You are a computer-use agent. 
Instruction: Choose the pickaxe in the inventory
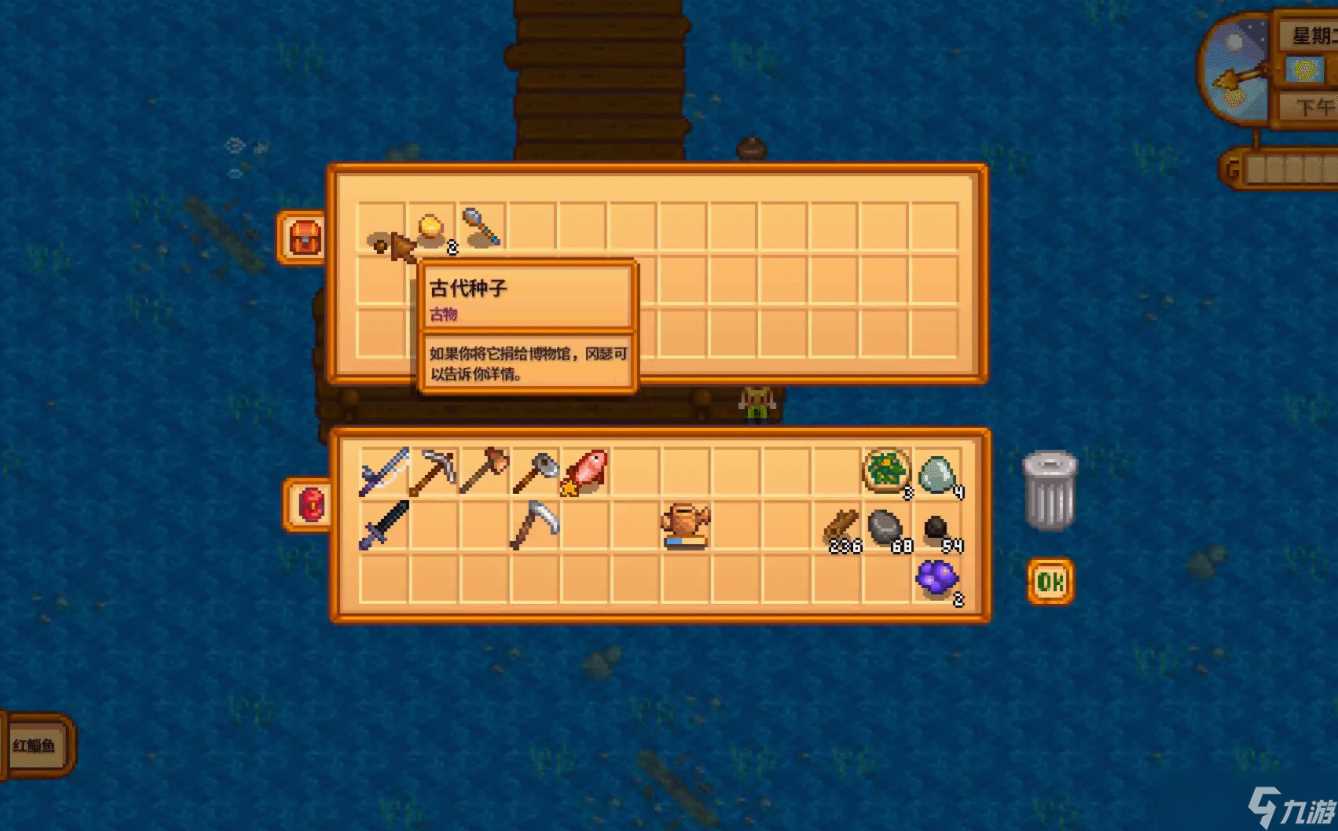click(x=433, y=472)
